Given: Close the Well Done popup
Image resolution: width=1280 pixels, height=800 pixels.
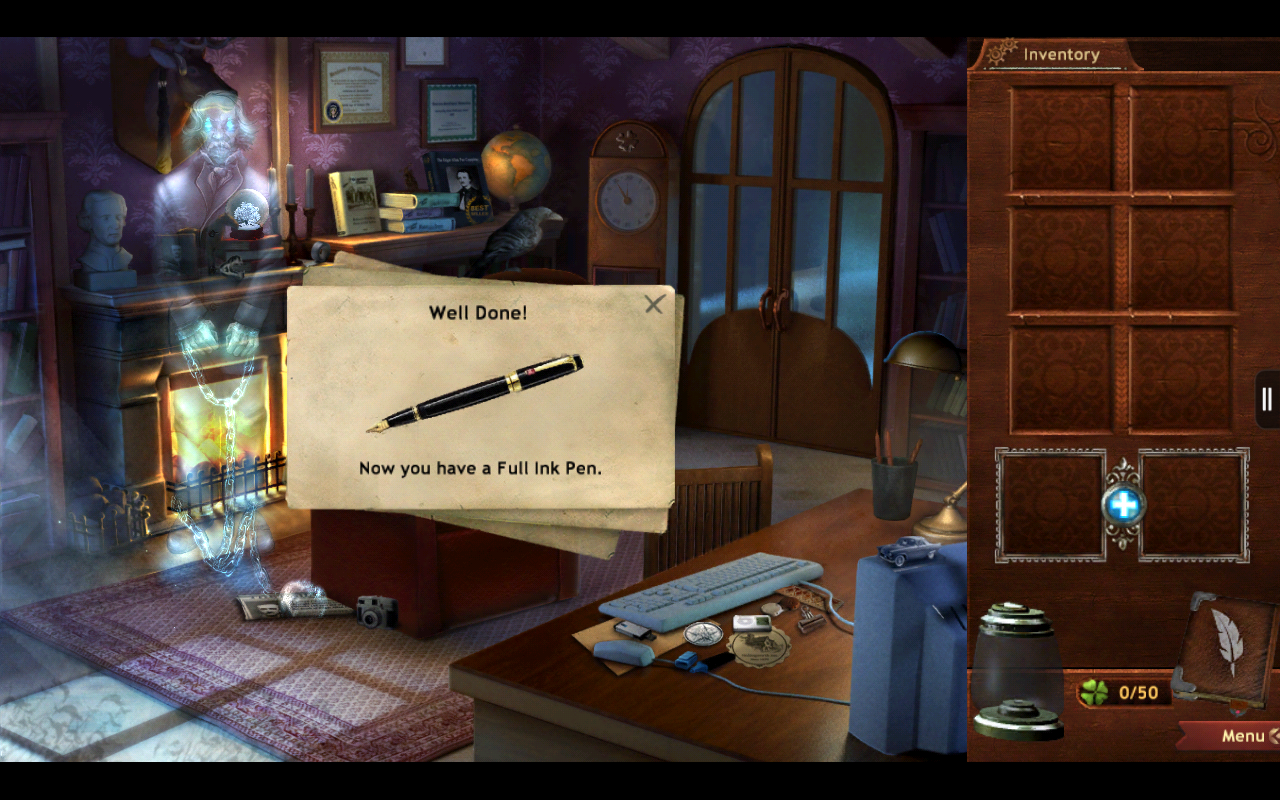Looking at the screenshot, I should pos(656,305).
